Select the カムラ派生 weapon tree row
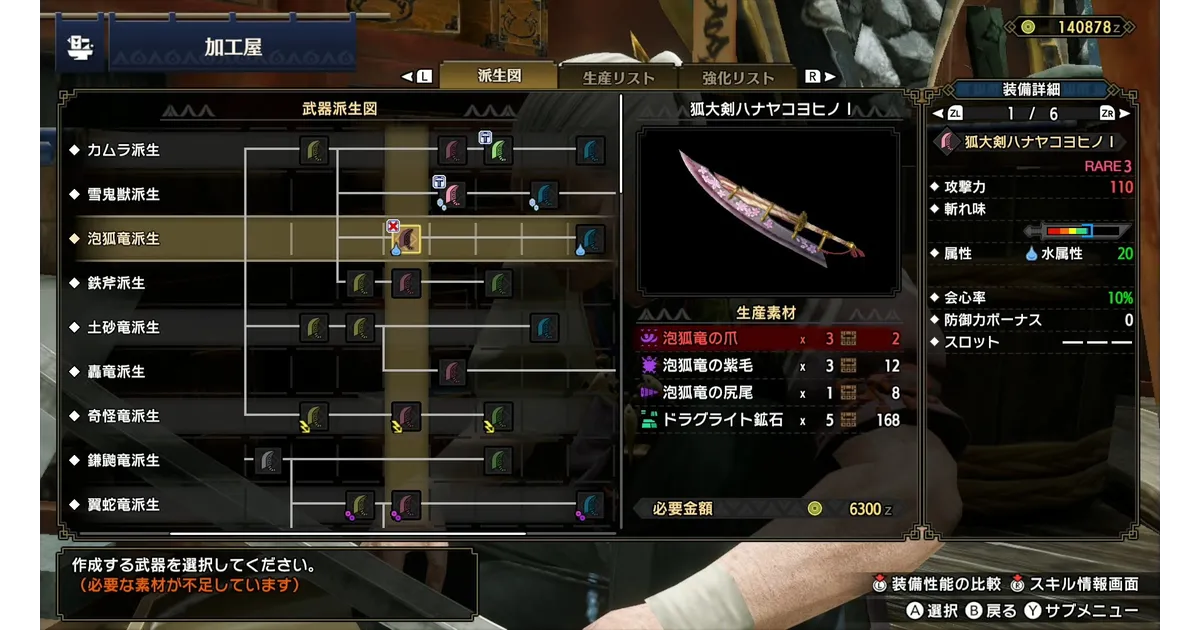Image resolution: width=1200 pixels, height=630 pixels. pyautogui.click(x=123, y=150)
